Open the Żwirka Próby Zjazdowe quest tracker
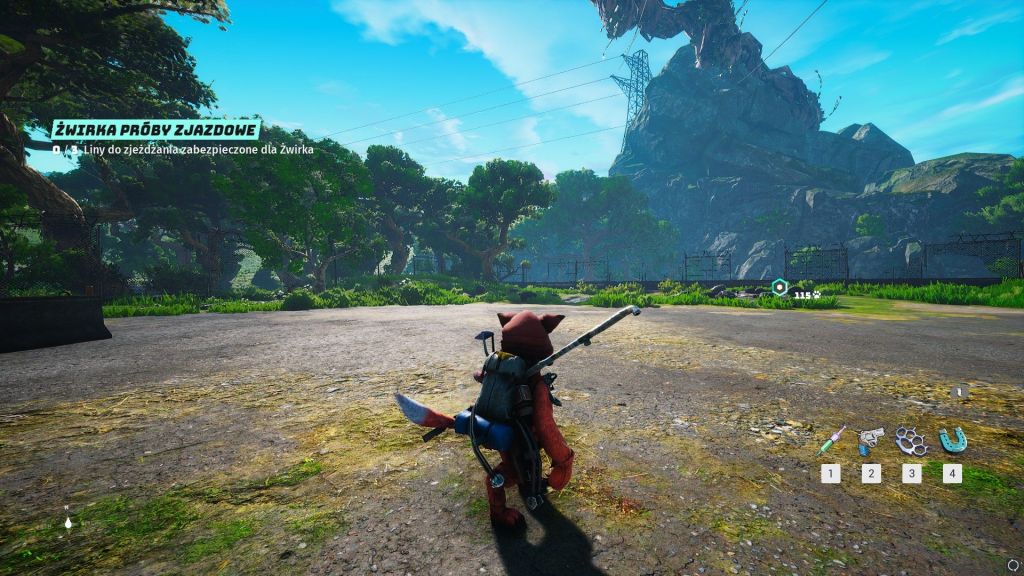Image resolution: width=1024 pixels, height=576 pixels. pyautogui.click(x=156, y=130)
